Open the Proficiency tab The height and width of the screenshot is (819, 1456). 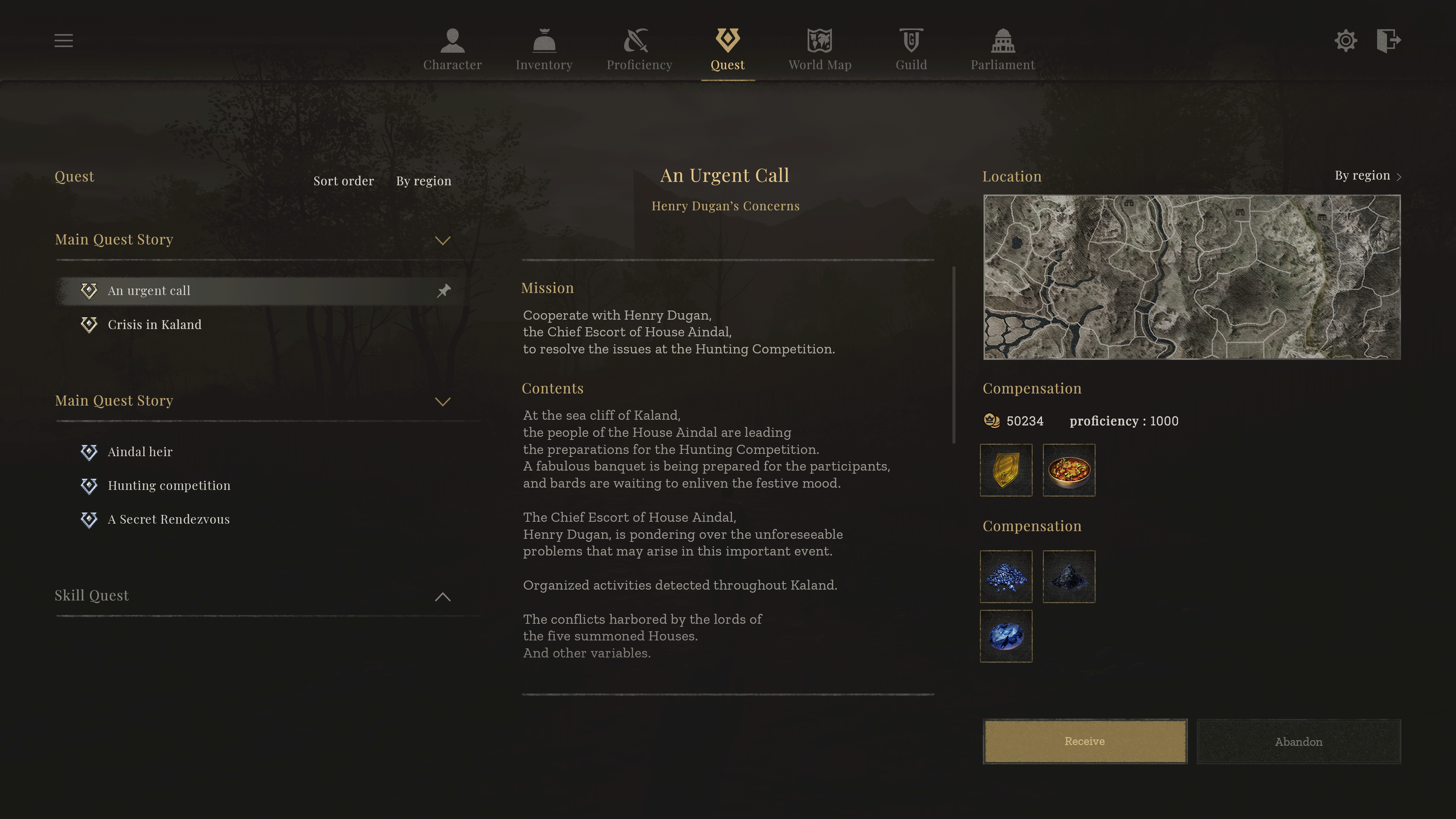pos(639,50)
